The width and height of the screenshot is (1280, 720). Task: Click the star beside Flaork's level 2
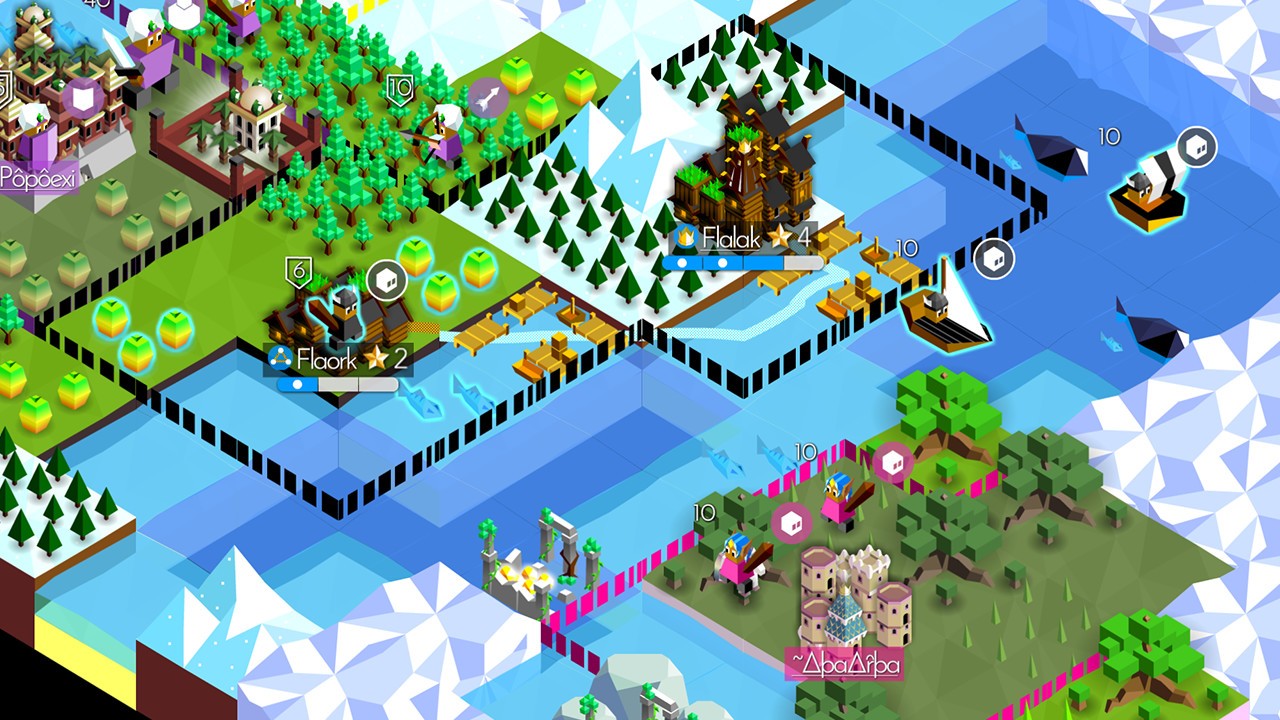(x=376, y=357)
